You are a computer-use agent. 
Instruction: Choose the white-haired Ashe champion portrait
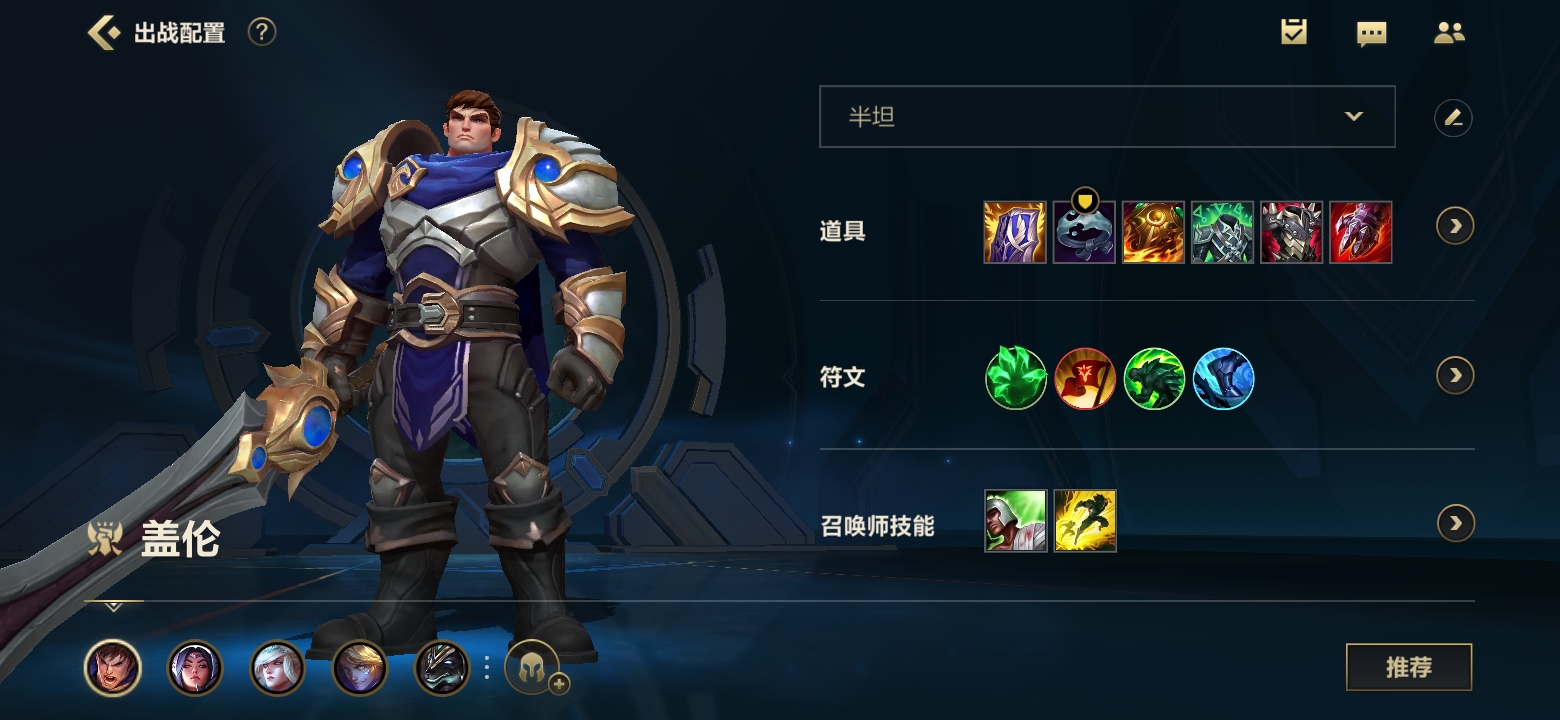(x=277, y=668)
